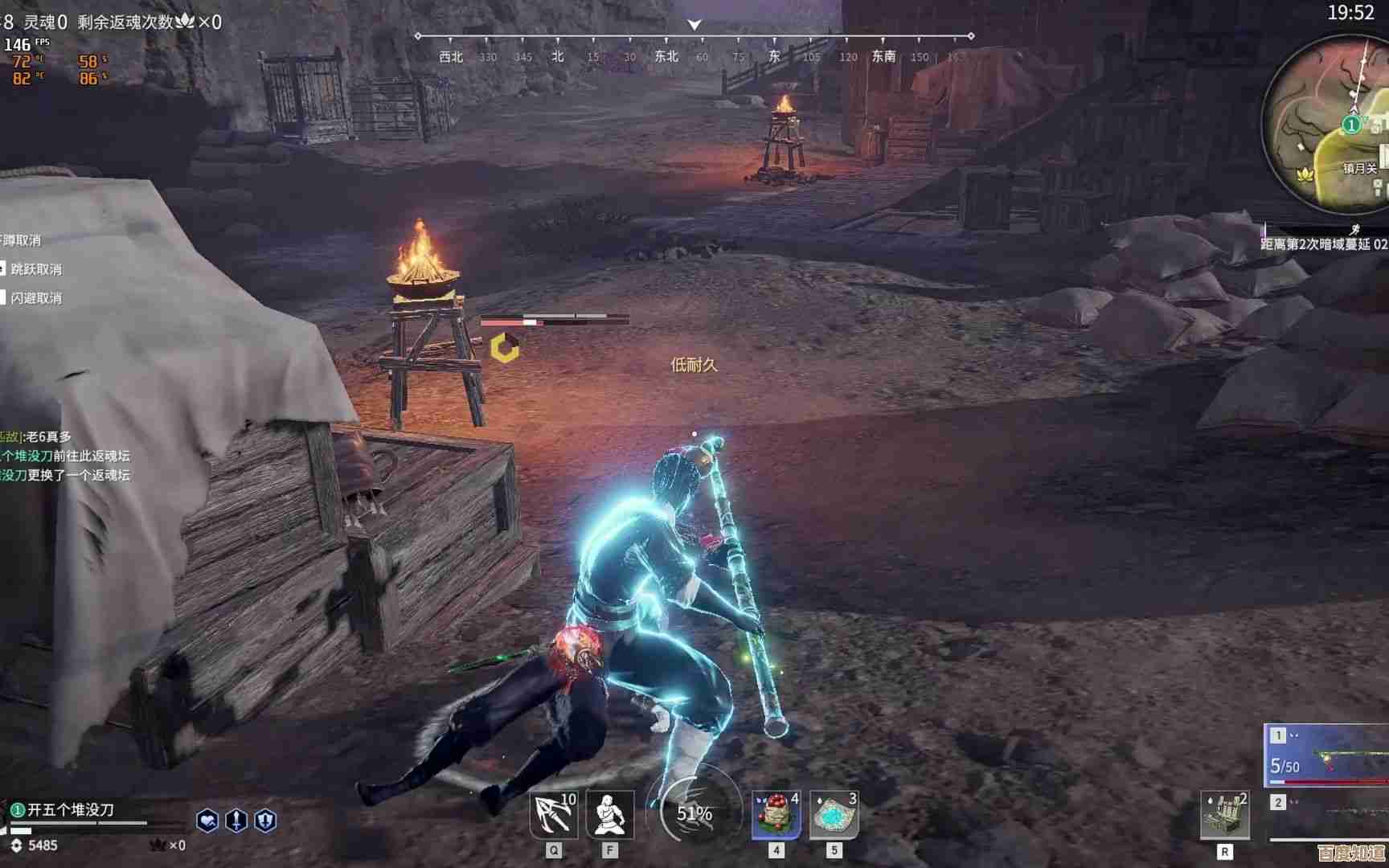Trigger the kneeling figure skill icon
1389x868 pixels.
pyautogui.click(x=609, y=815)
